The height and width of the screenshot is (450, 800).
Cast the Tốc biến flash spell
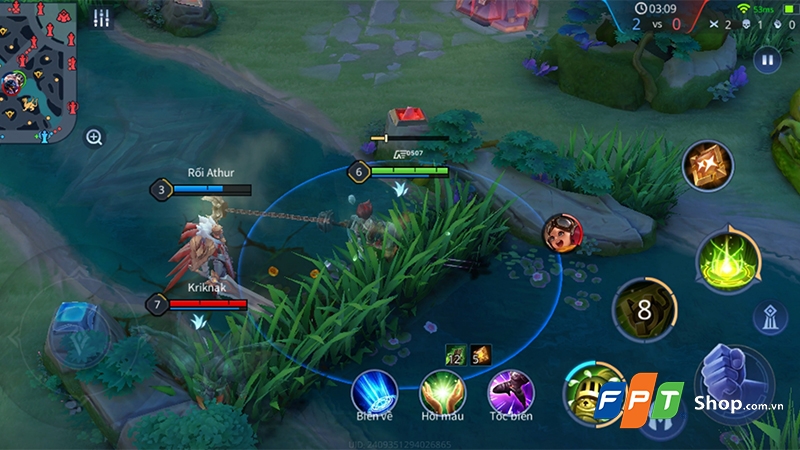(x=510, y=391)
